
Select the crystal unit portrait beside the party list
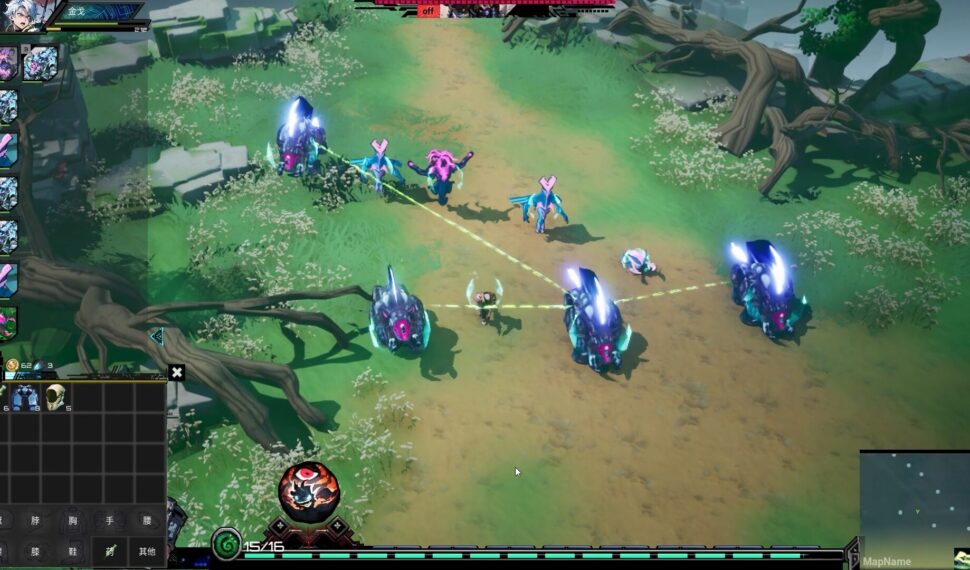[x=41, y=63]
